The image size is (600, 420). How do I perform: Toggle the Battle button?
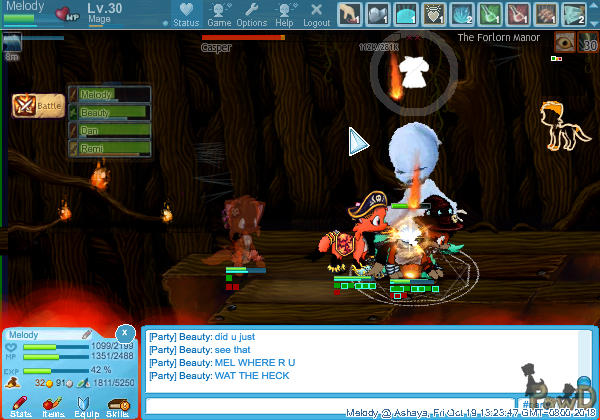tap(37, 105)
